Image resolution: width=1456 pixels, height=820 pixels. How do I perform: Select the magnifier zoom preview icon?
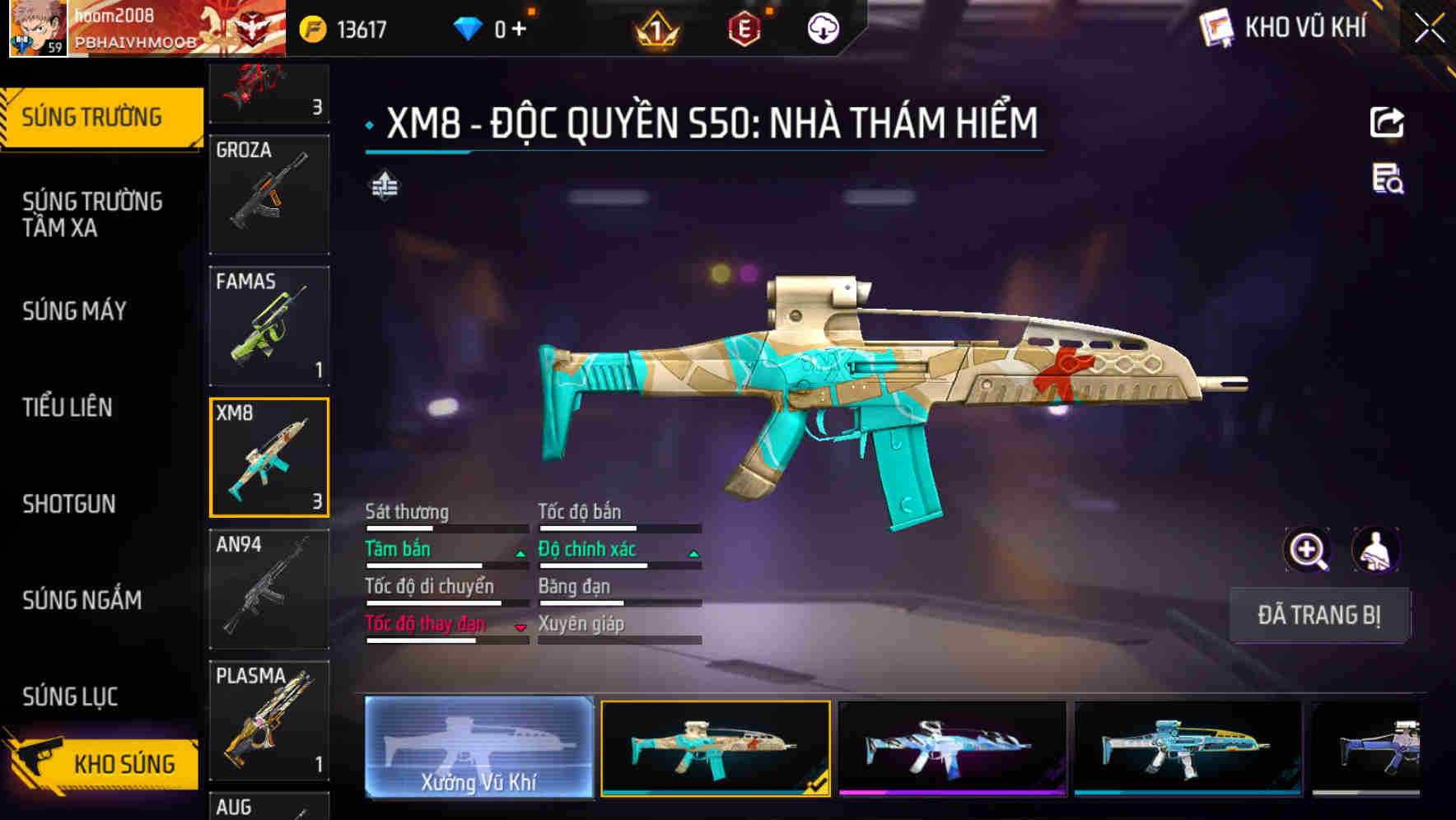1308,550
